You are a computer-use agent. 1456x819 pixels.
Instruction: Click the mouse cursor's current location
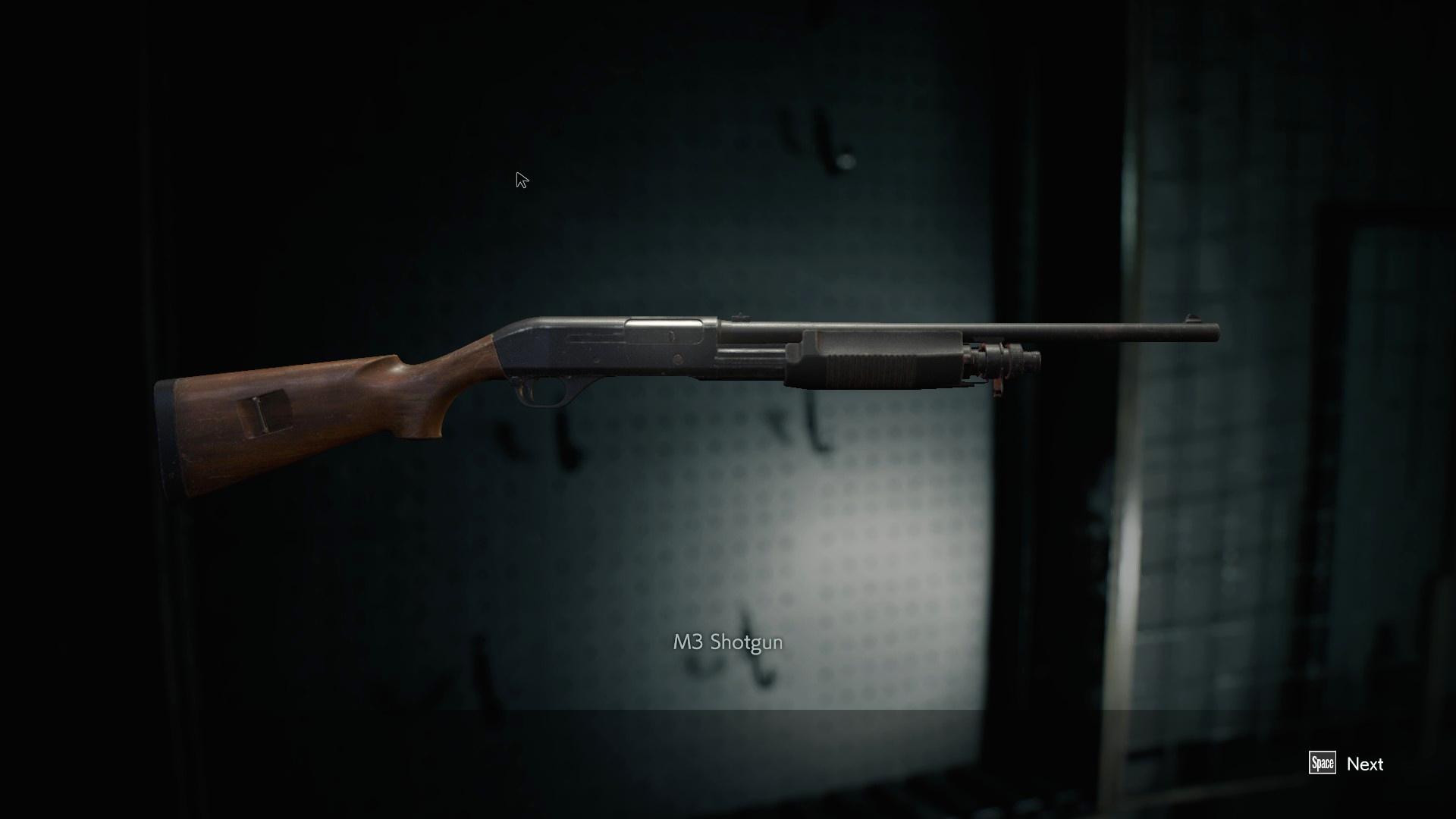pos(520,178)
